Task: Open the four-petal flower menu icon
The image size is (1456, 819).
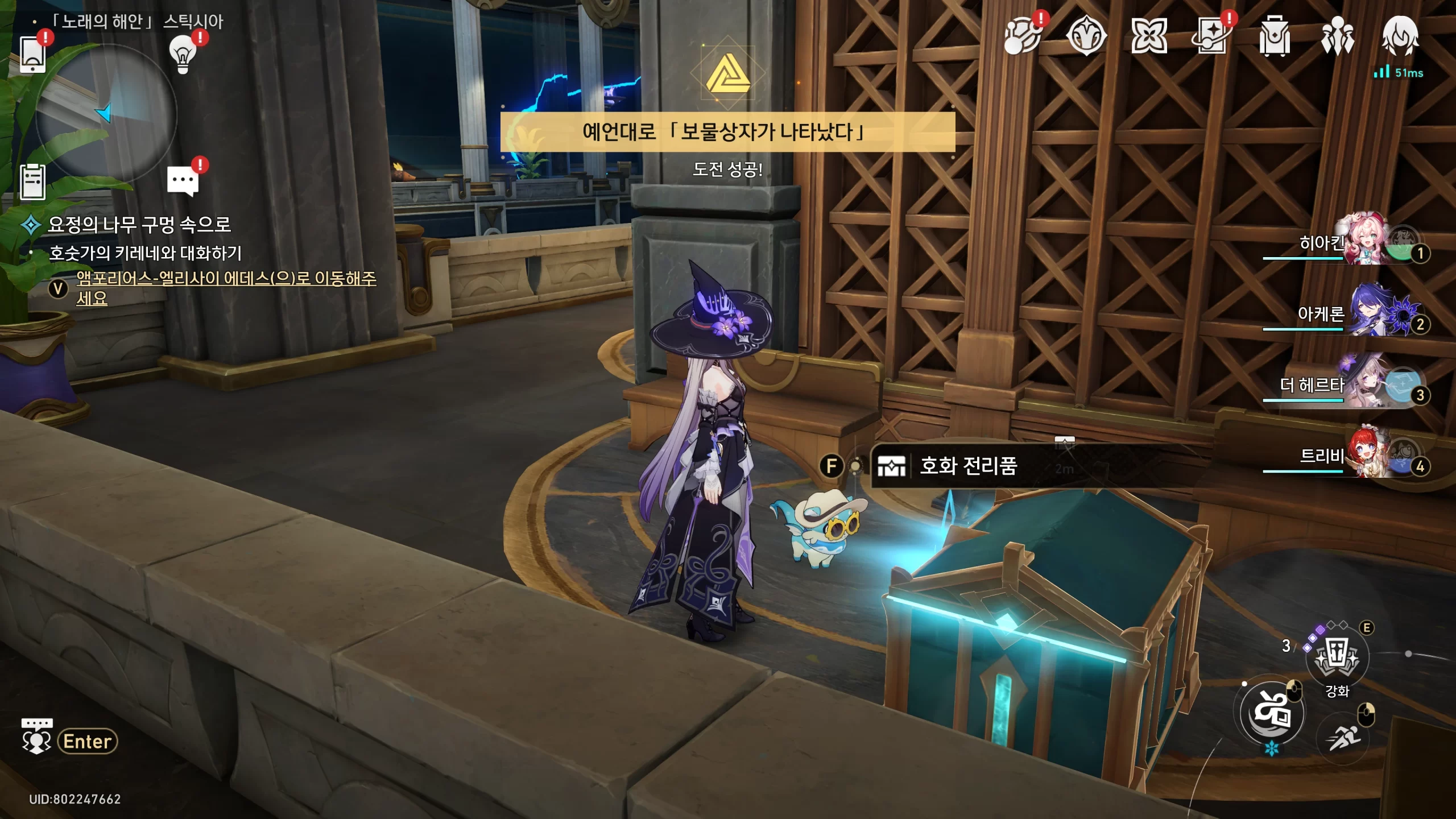Action: [x=1149, y=36]
